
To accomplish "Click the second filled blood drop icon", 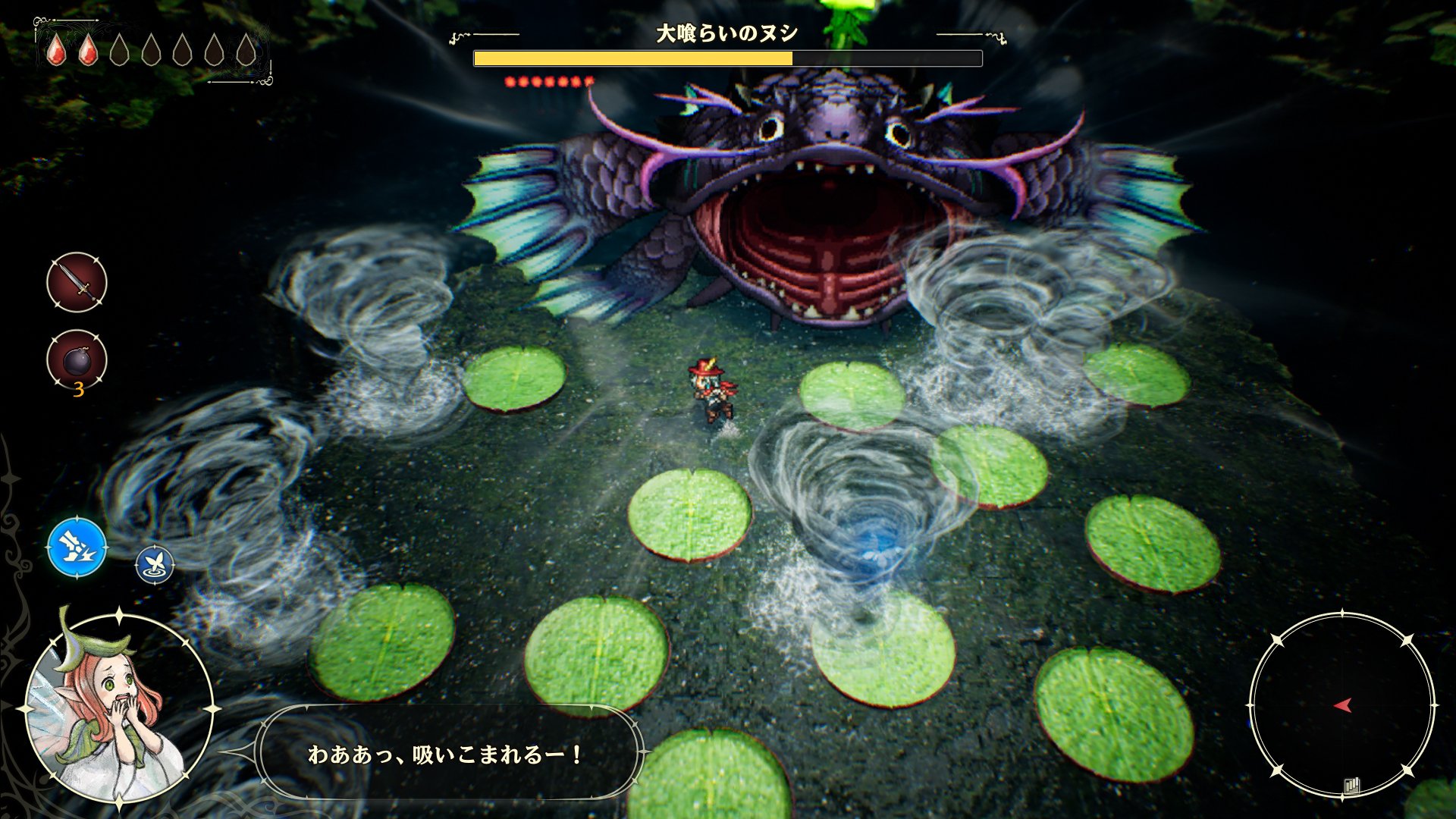I will (x=87, y=52).
